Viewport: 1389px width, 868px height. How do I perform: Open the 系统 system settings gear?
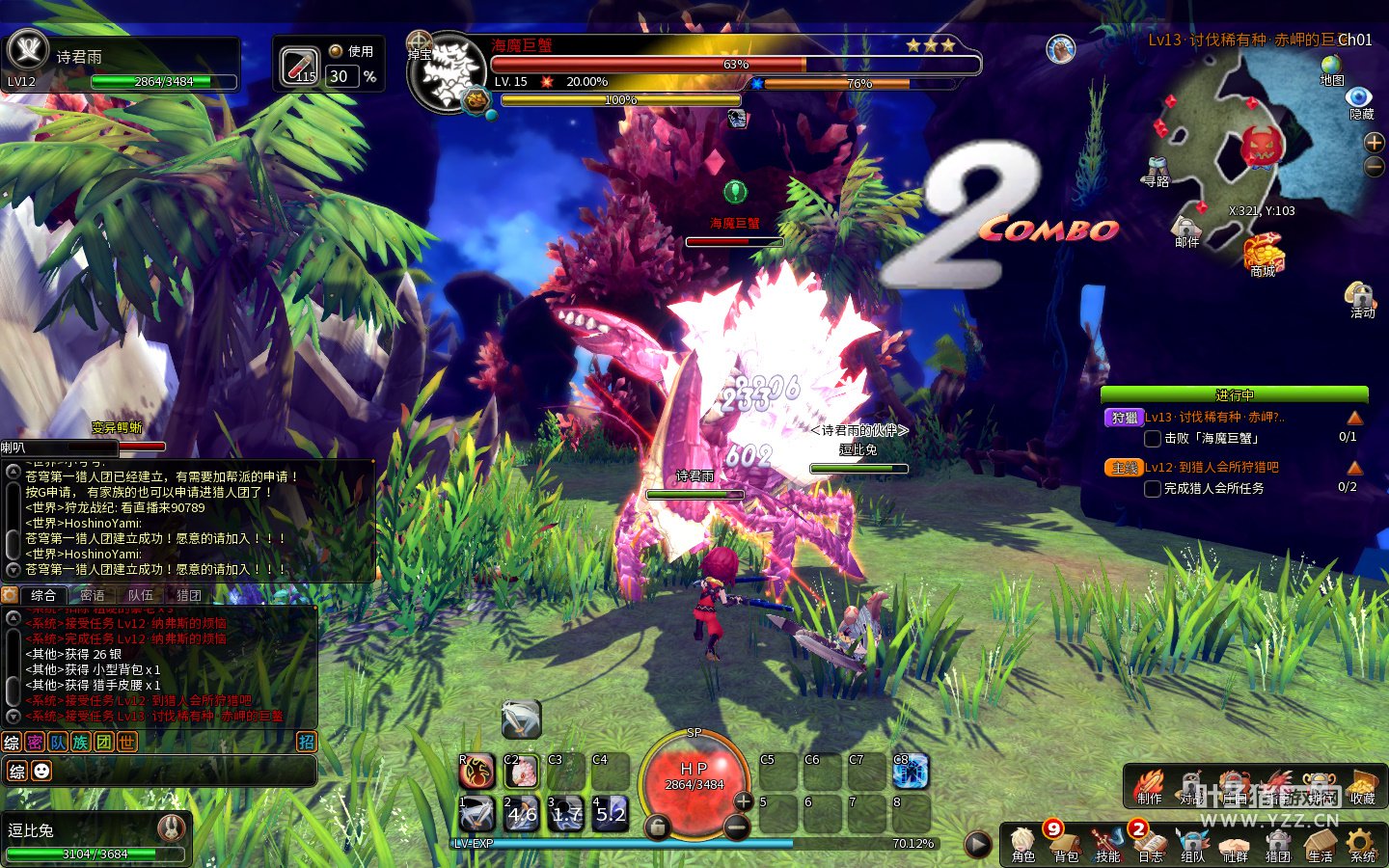pos(1362,843)
